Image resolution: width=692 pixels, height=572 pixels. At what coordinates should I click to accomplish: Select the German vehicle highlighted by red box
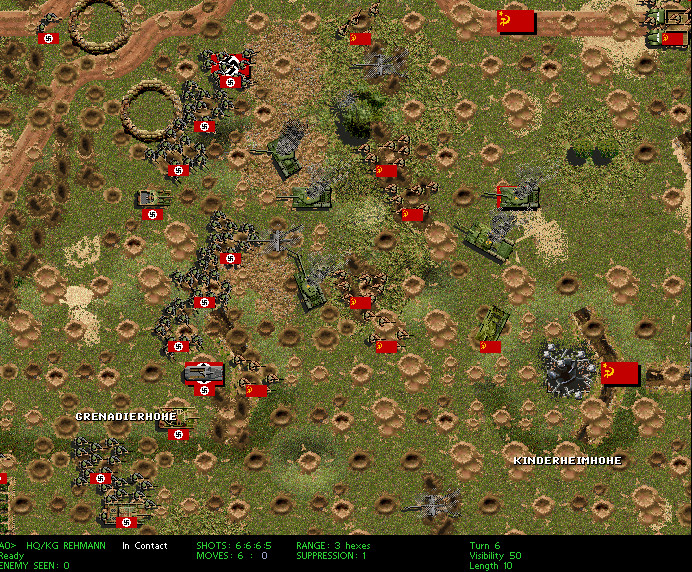[205, 372]
